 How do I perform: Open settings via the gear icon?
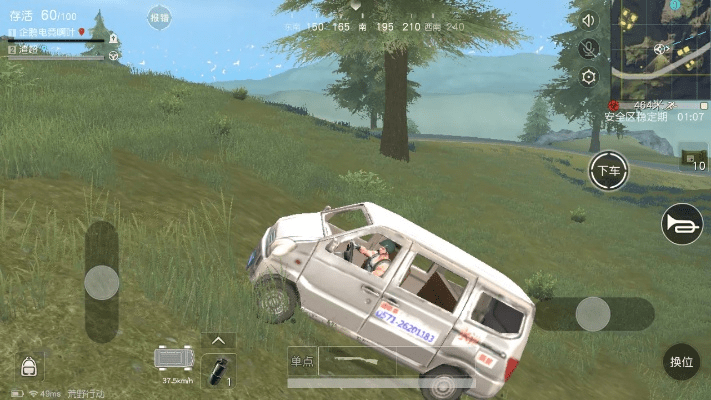(x=588, y=77)
